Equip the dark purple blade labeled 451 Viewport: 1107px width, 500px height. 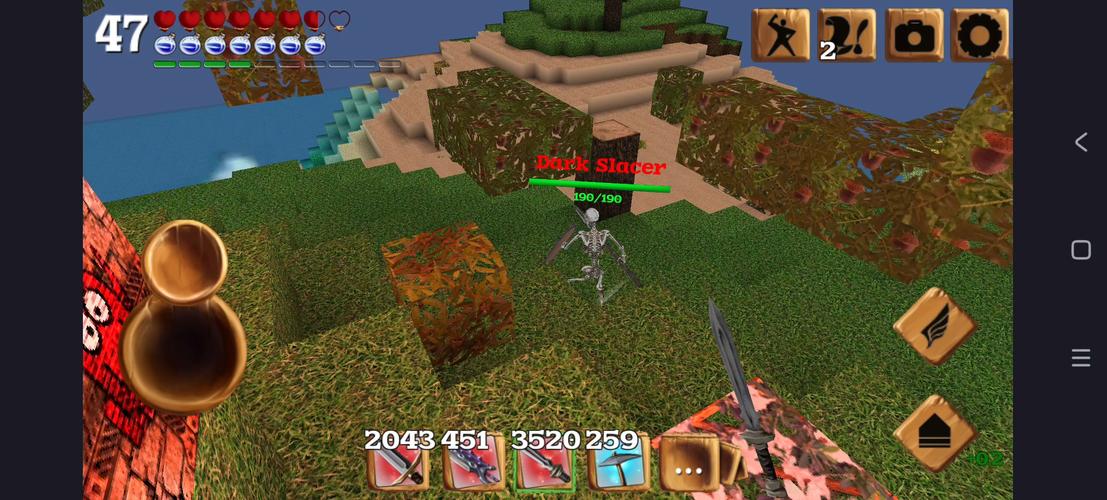470,466
